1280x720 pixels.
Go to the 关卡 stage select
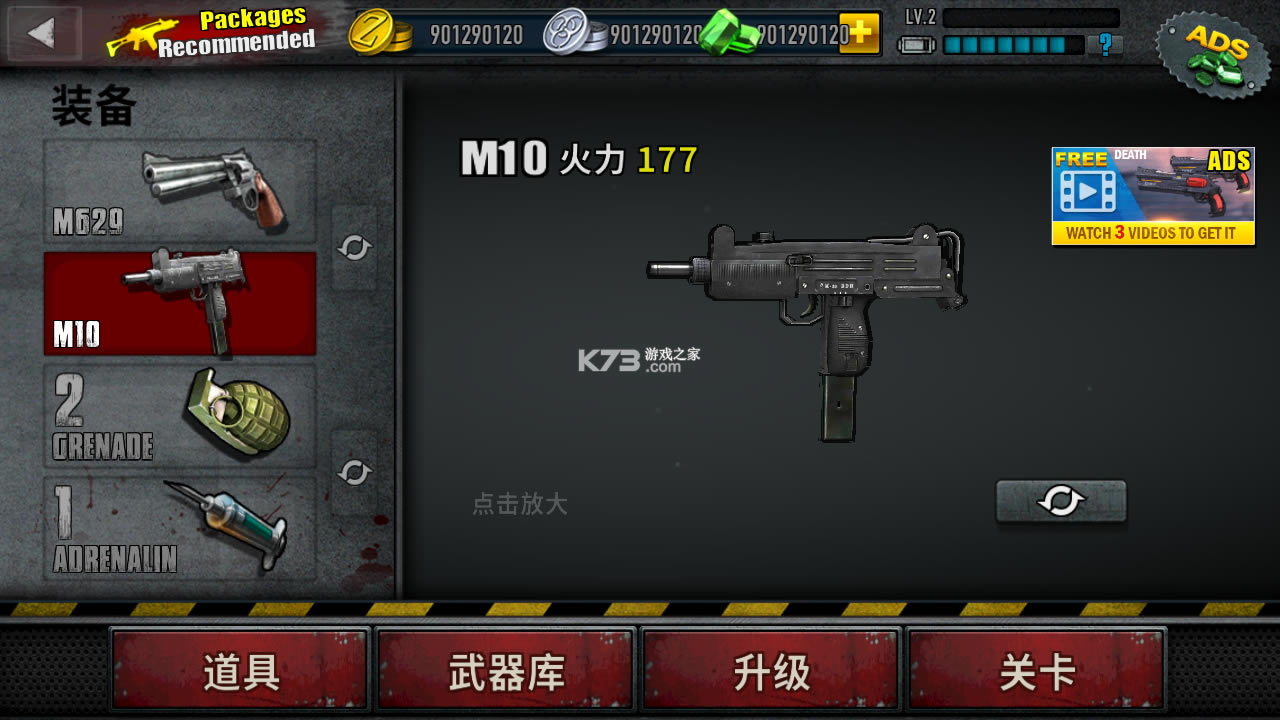click(1037, 672)
